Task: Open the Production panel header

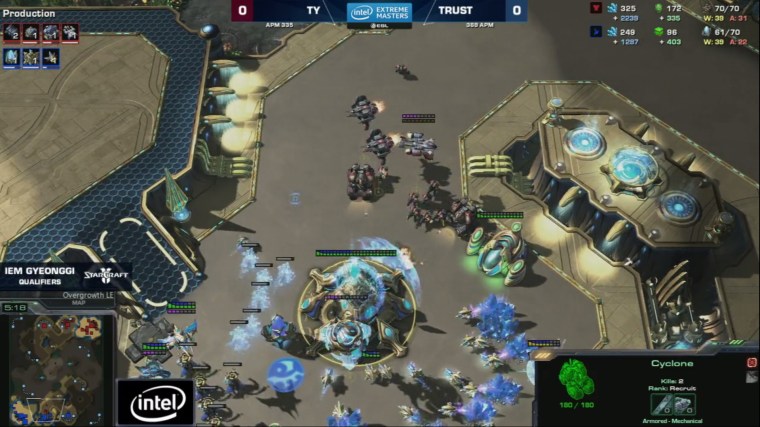Action: tap(29, 14)
